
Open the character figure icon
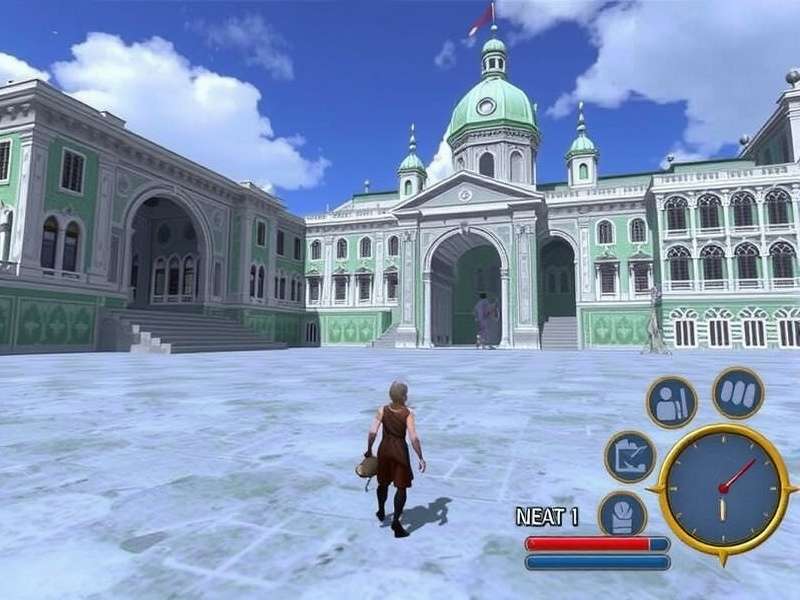(x=671, y=402)
